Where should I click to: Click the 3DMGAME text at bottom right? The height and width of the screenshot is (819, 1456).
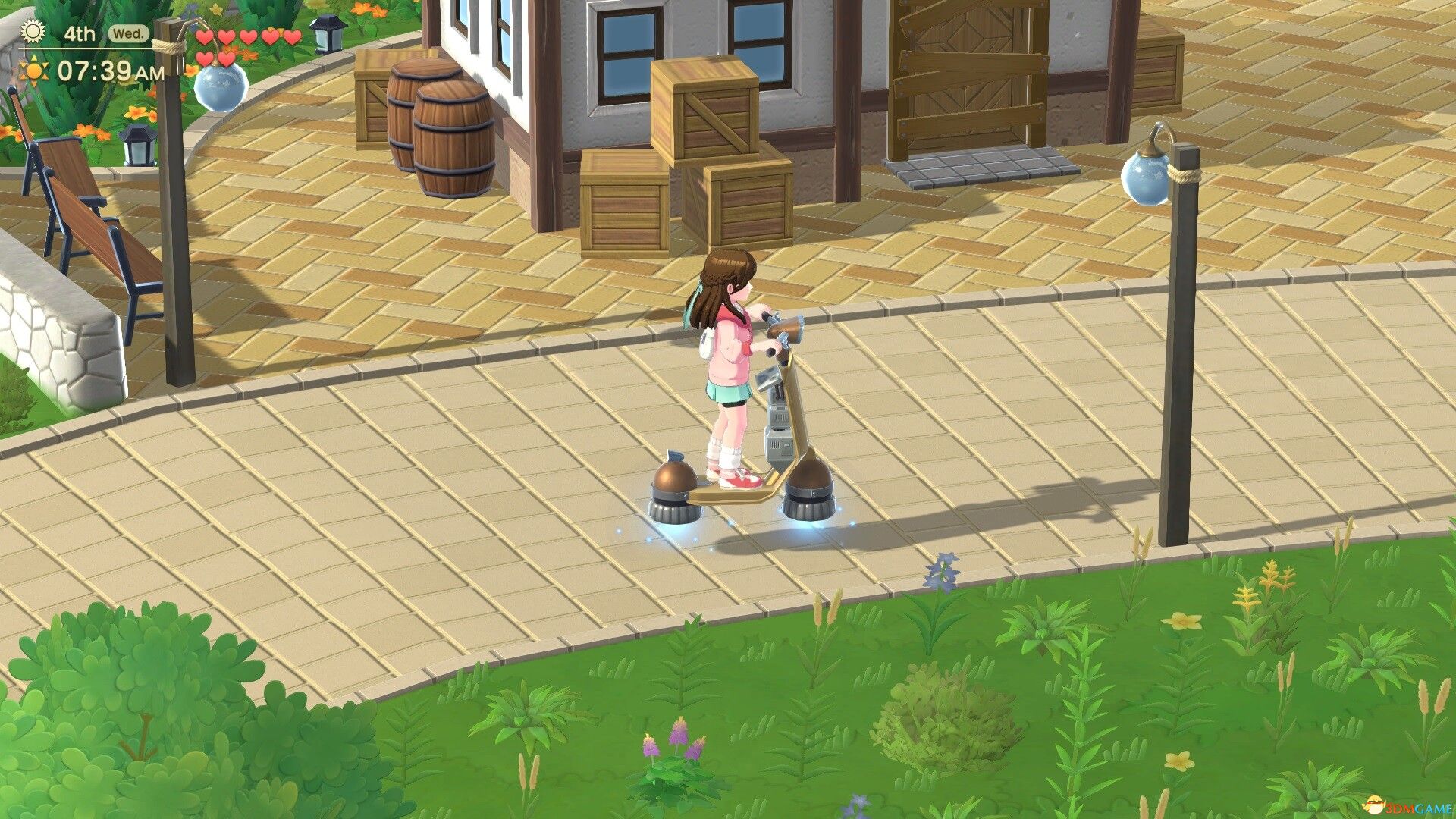(1420, 807)
